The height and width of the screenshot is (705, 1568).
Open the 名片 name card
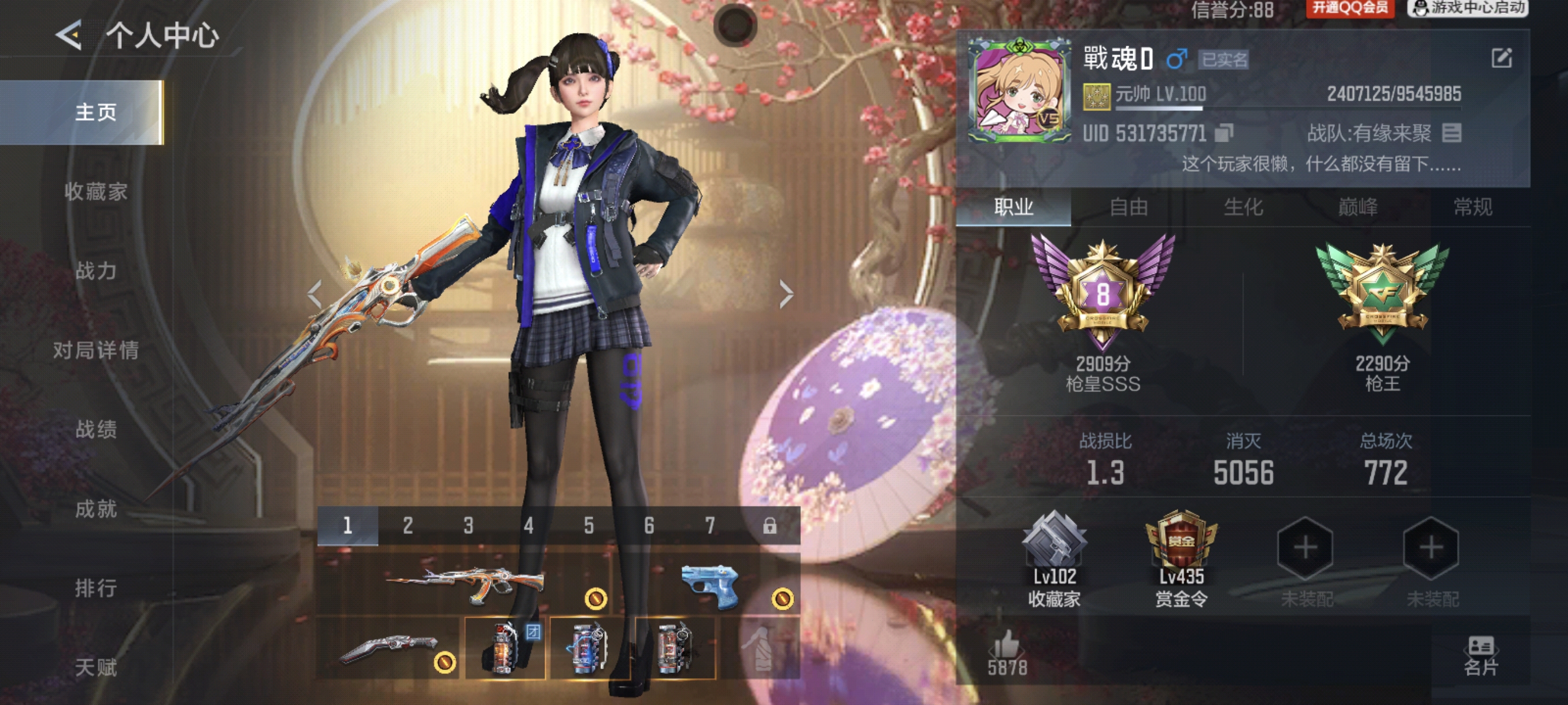point(1480,656)
